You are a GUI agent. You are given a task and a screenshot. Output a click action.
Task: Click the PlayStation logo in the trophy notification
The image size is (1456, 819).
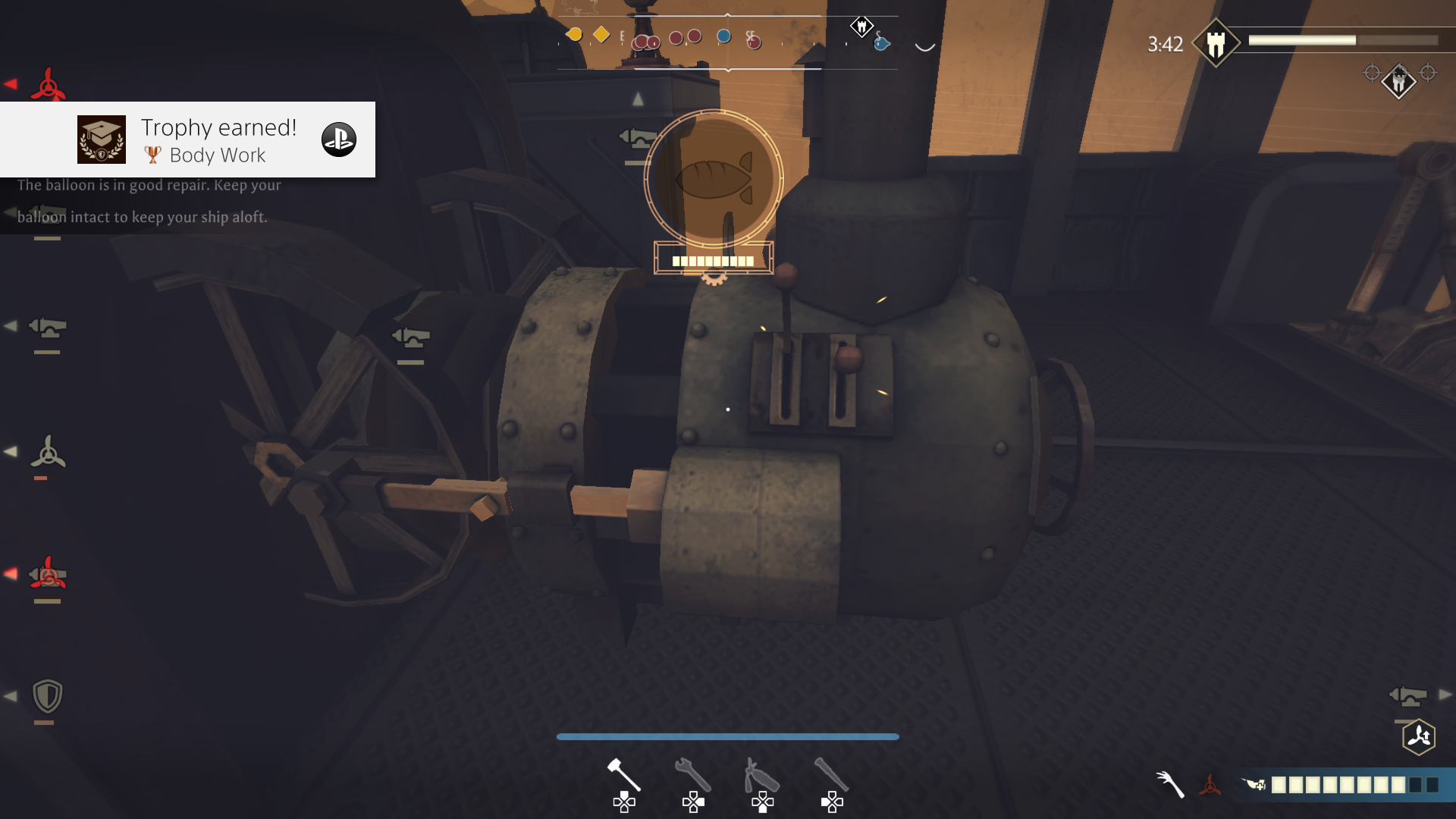340,140
